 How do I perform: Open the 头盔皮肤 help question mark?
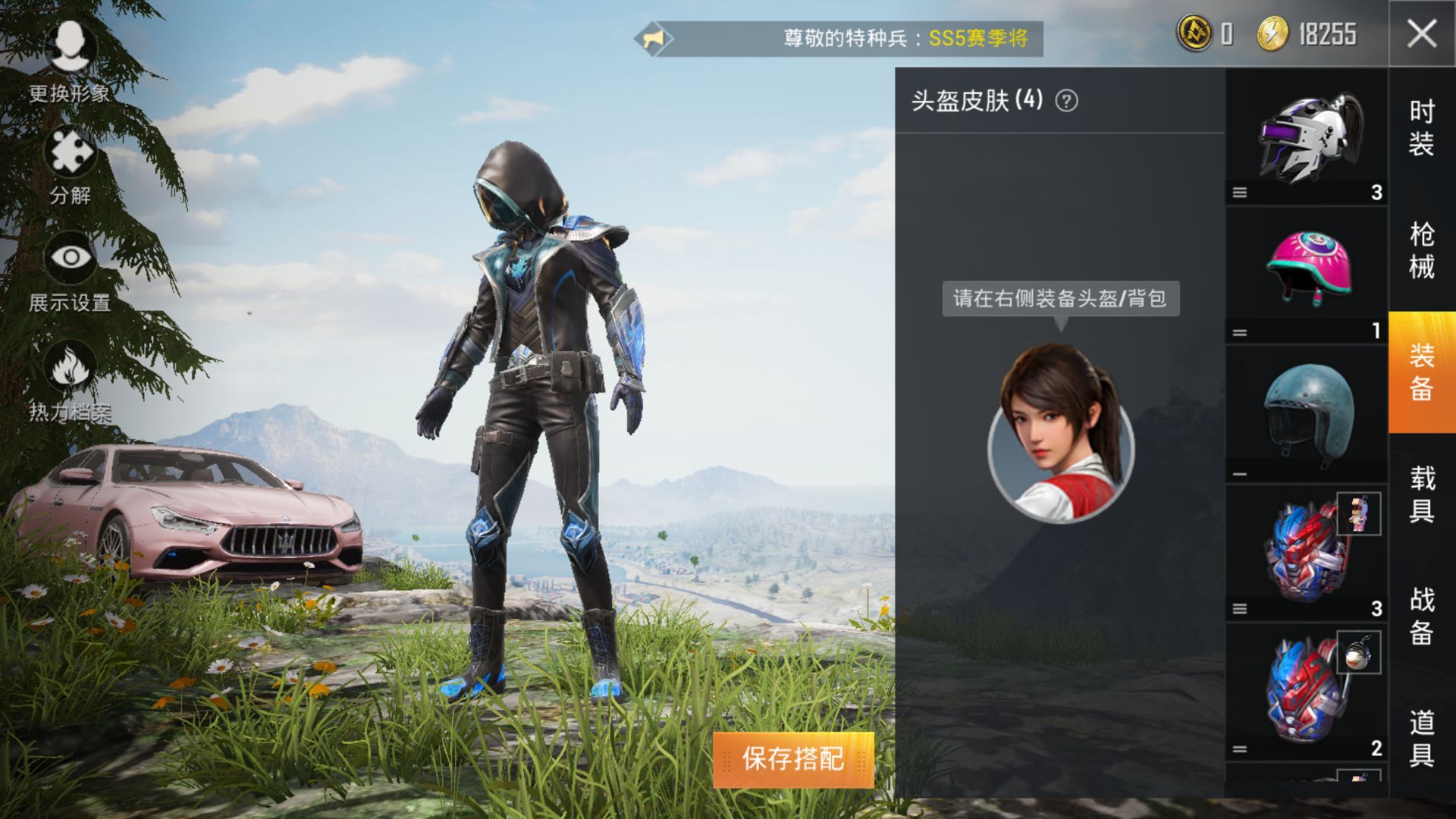pyautogui.click(x=1067, y=99)
